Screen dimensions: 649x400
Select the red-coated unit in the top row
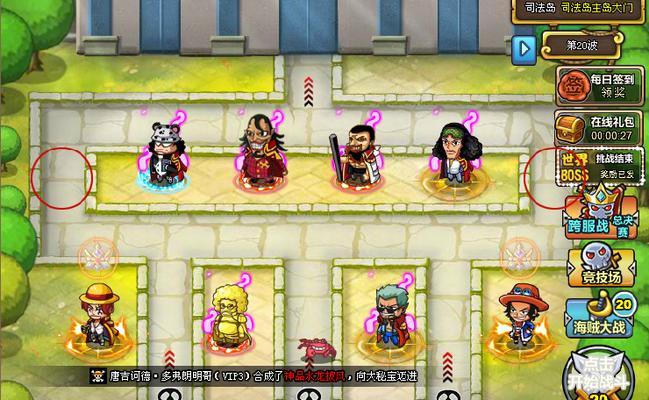(259, 153)
